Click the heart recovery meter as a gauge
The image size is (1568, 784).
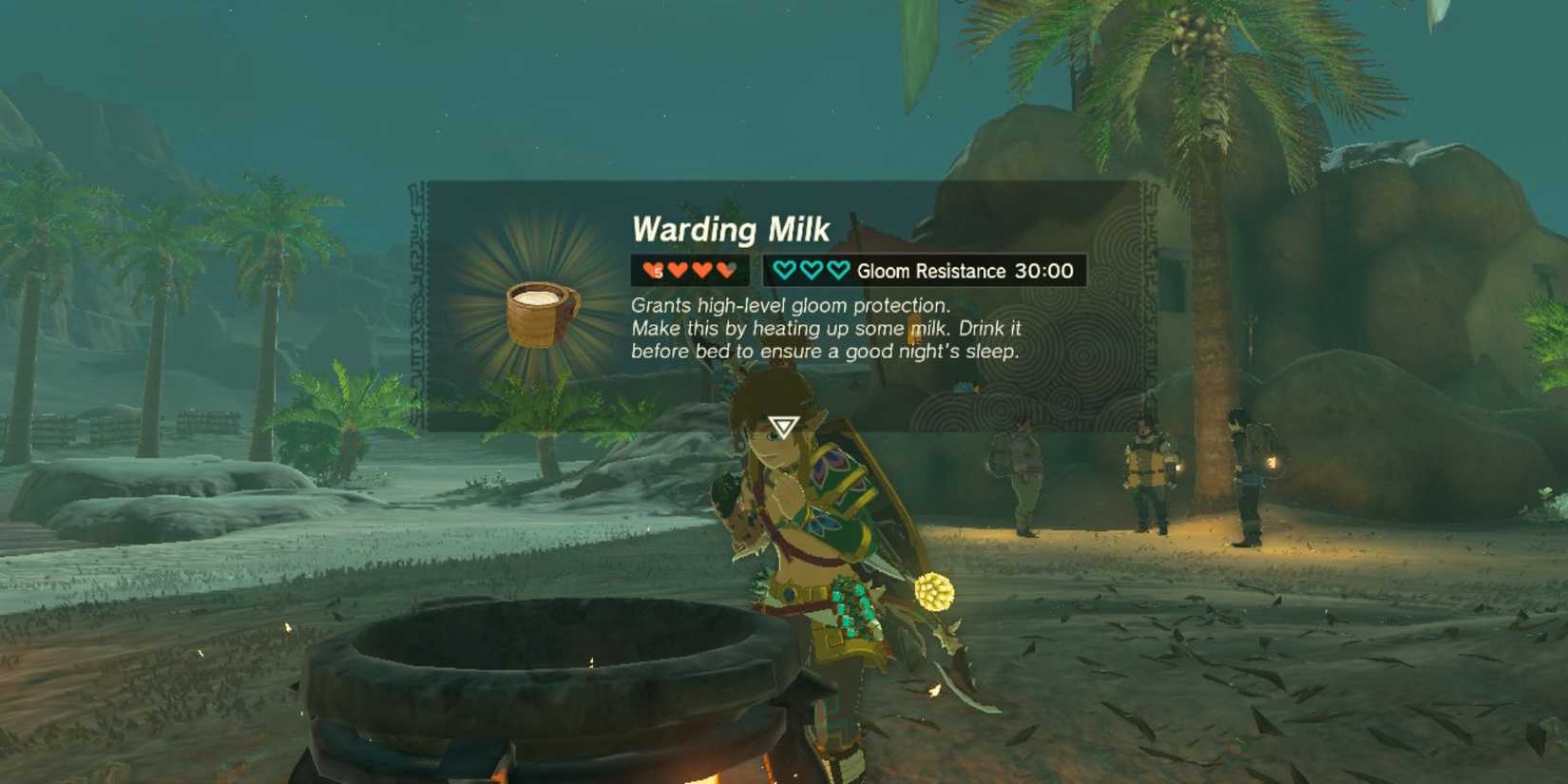pos(687,269)
